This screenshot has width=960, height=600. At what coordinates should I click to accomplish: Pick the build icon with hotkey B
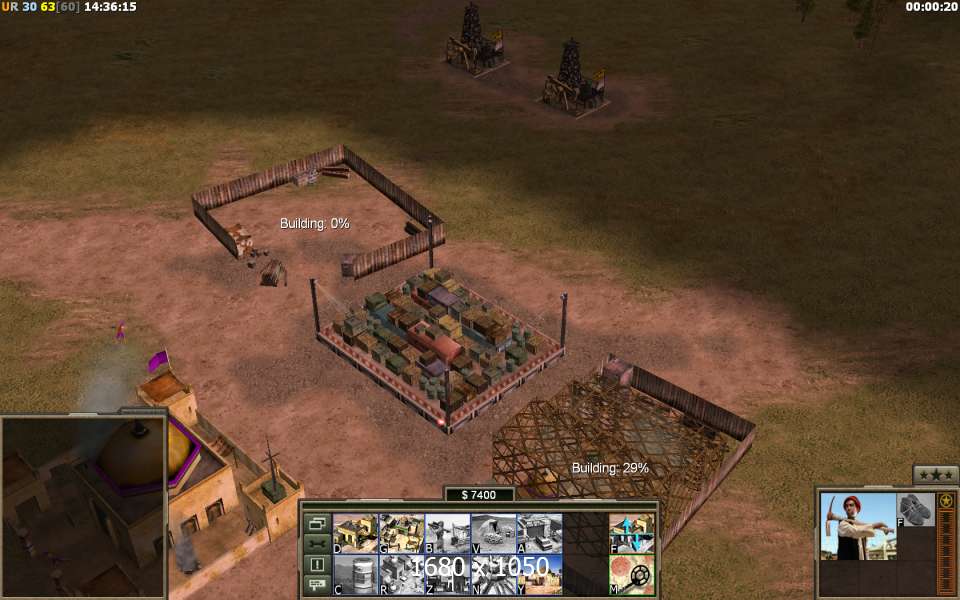(x=447, y=533)
